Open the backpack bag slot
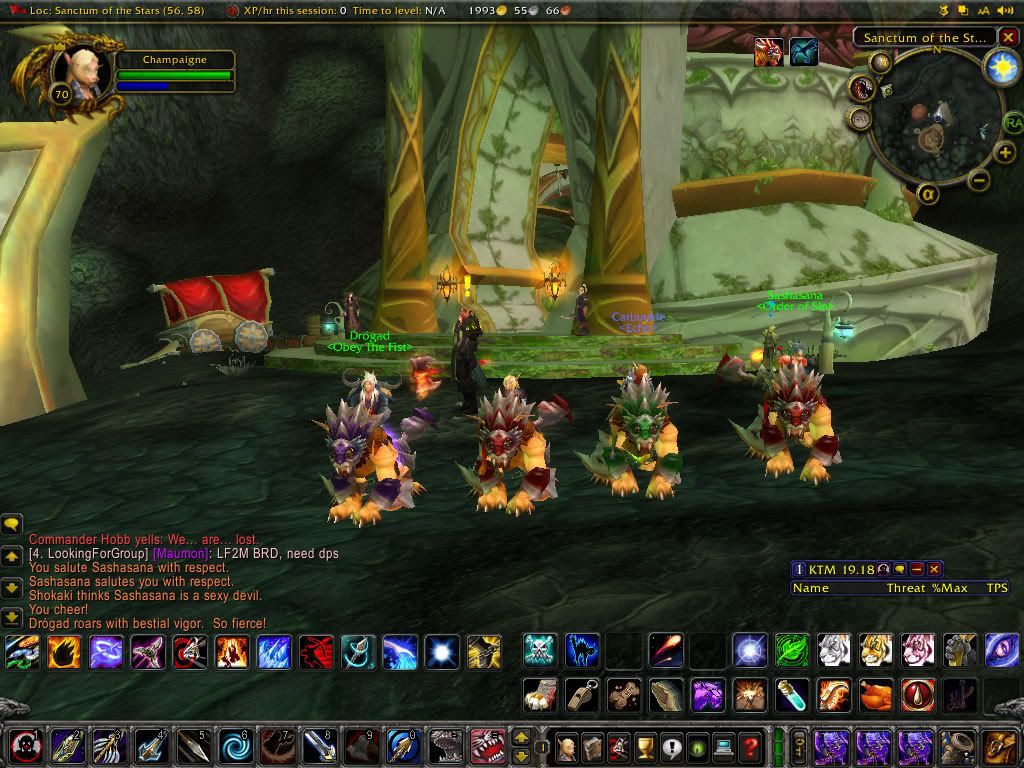Screen dimensions: 1024x768 [999, 746]
